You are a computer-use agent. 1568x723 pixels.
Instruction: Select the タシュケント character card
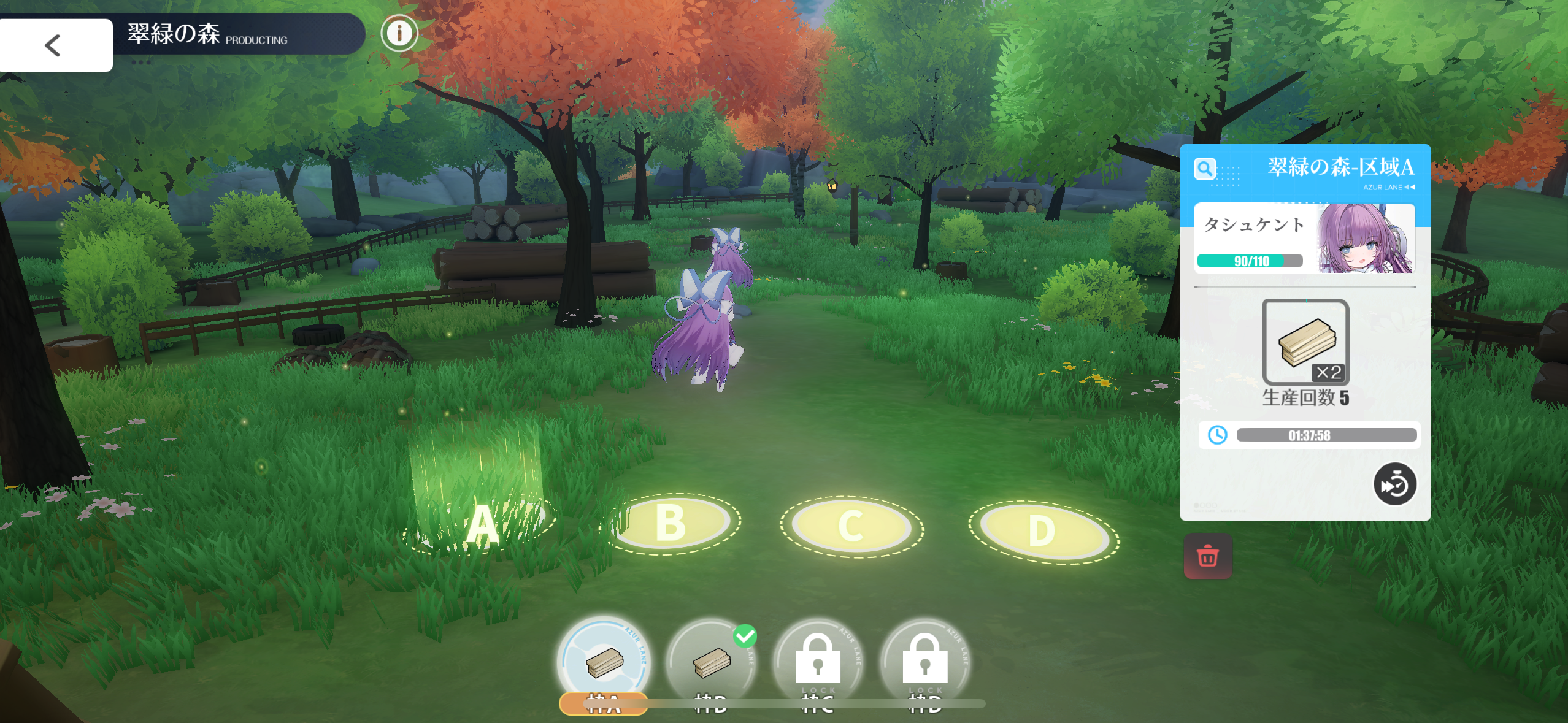click(1304, 239)
